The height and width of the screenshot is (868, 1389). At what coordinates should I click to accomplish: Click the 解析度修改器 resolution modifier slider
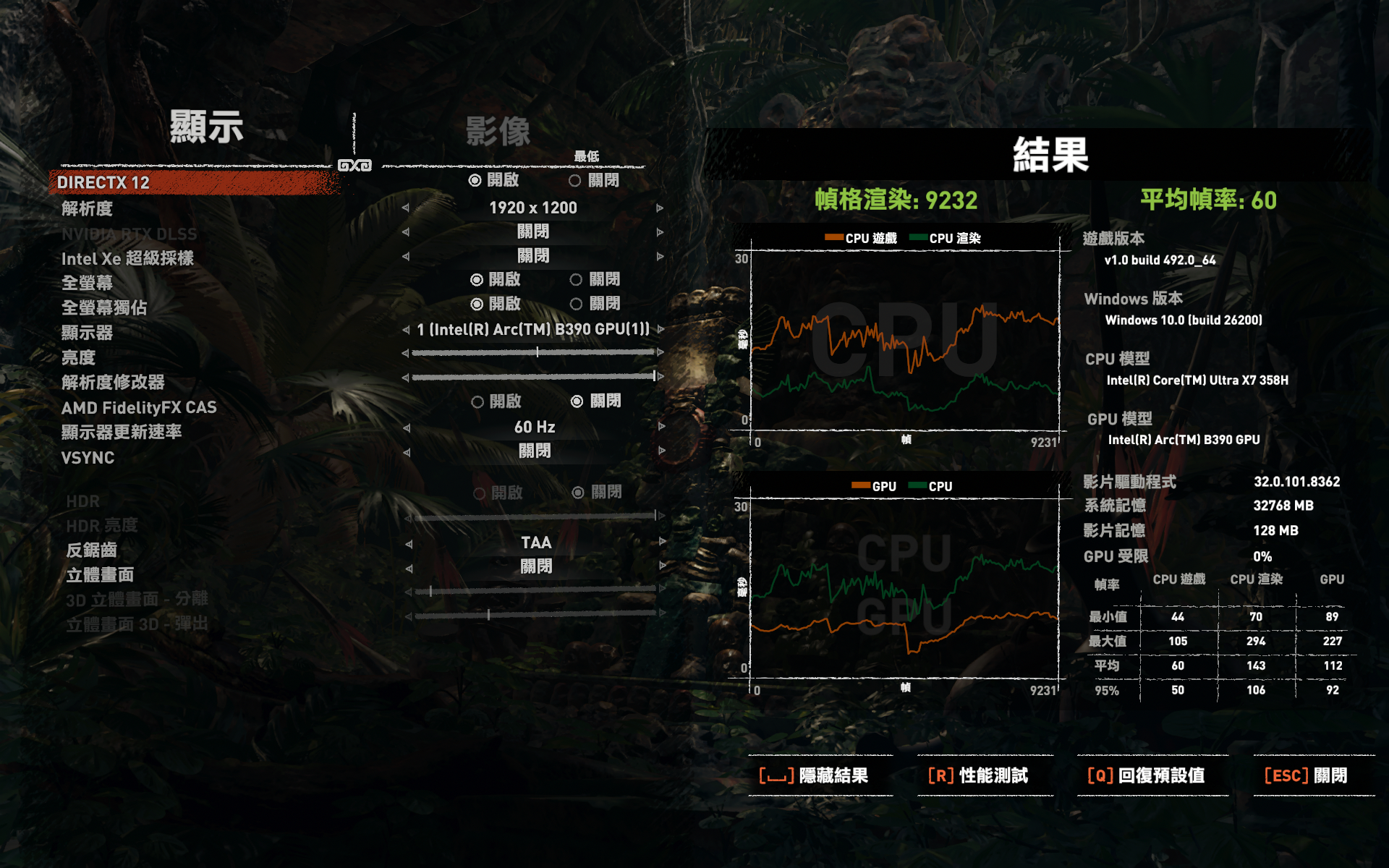533,377
